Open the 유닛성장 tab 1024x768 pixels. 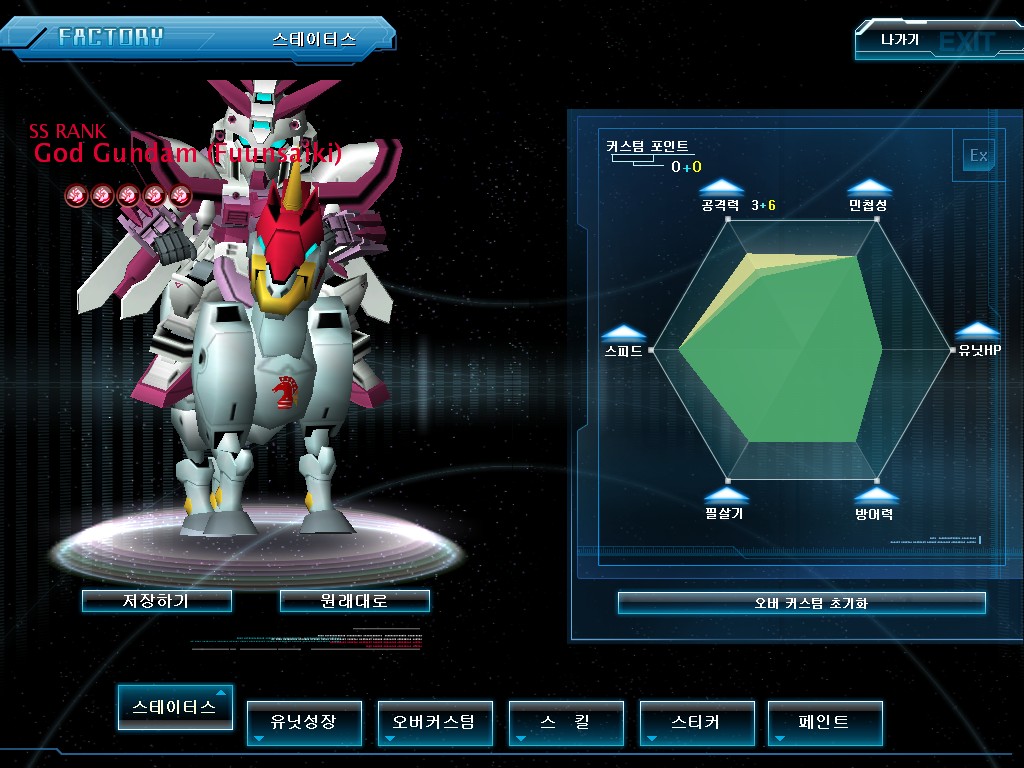point(304,722)
